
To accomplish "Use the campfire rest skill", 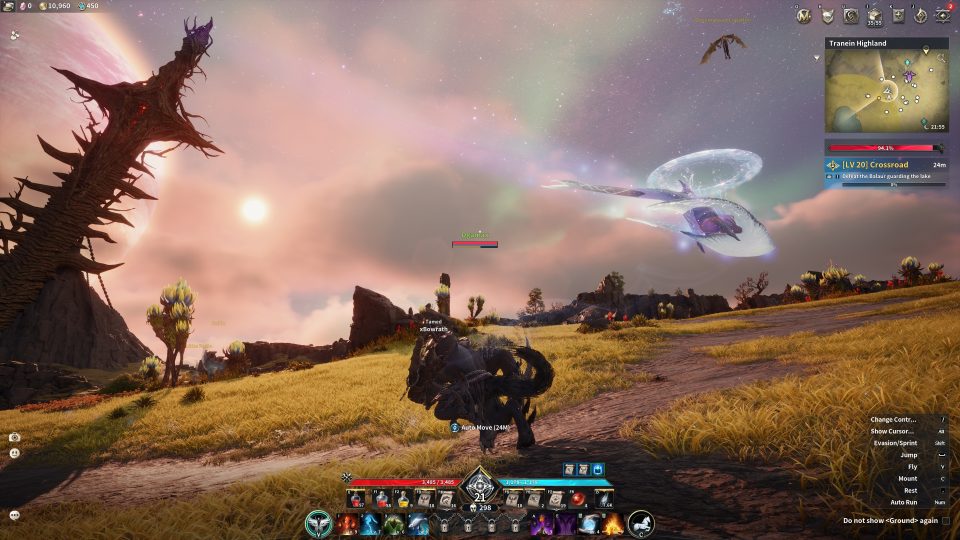I will click(x=612, y=523).
